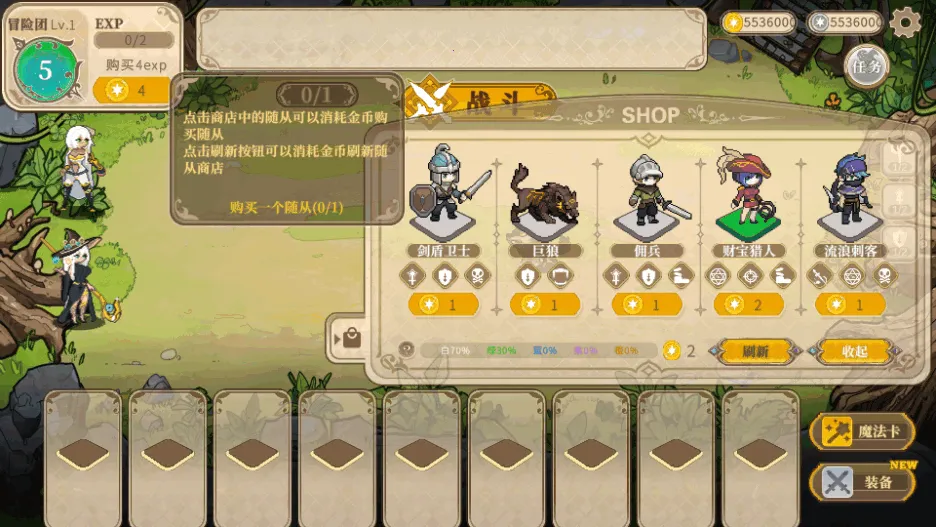
Task: Open the gear settings menu
Action: click(905, 22)
